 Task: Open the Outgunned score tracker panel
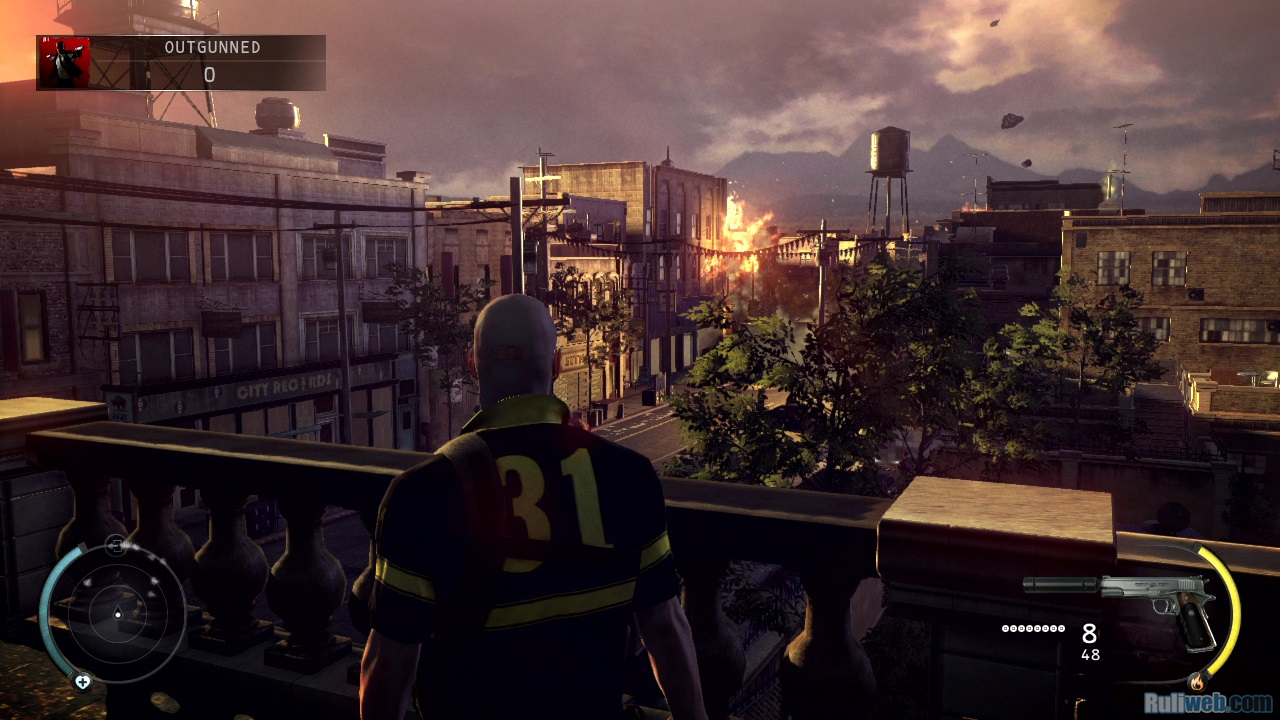click(208, 62)
